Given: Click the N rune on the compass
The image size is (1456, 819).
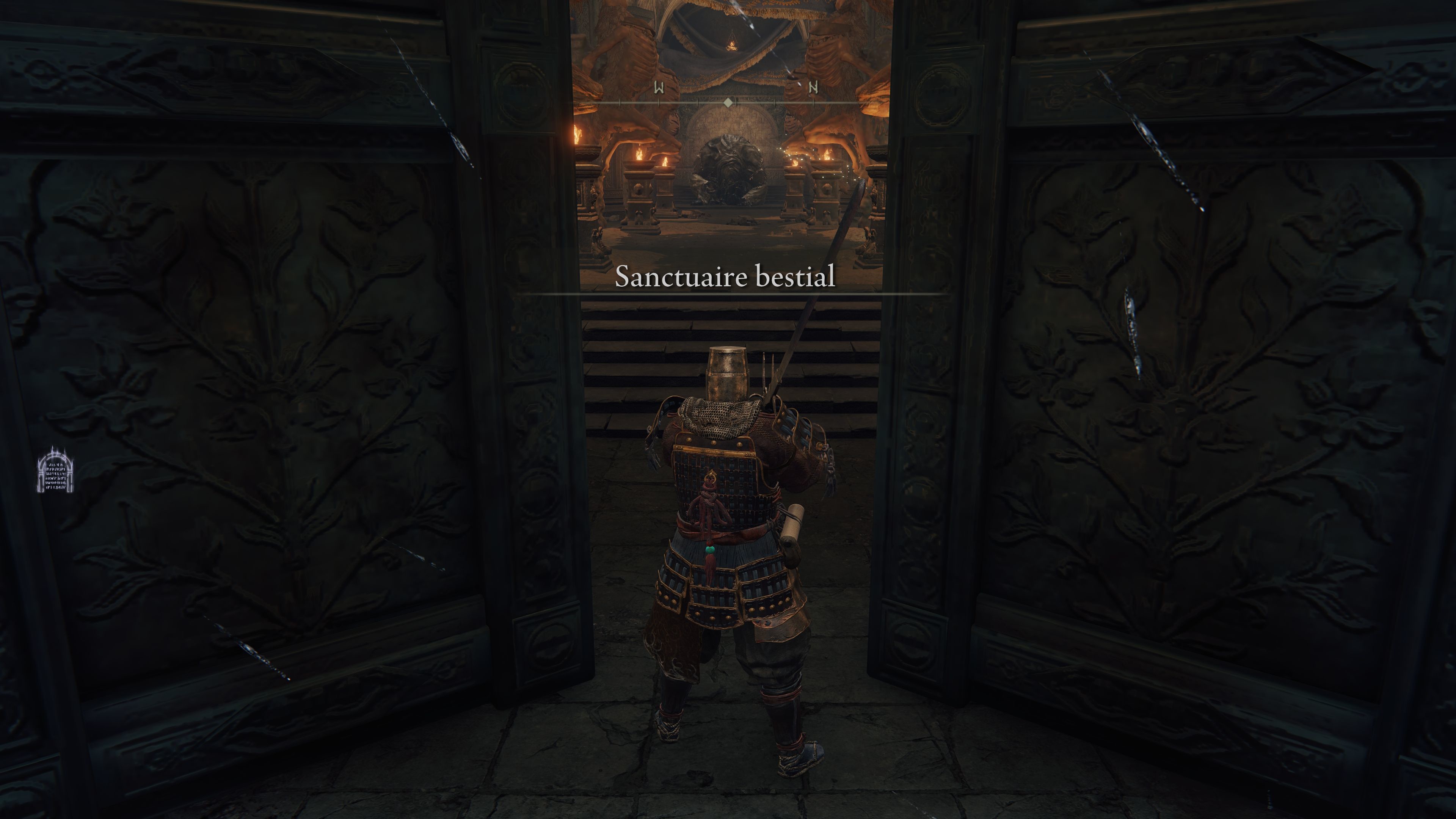Looking at the screenshot, I should click(x=813, y=88).
